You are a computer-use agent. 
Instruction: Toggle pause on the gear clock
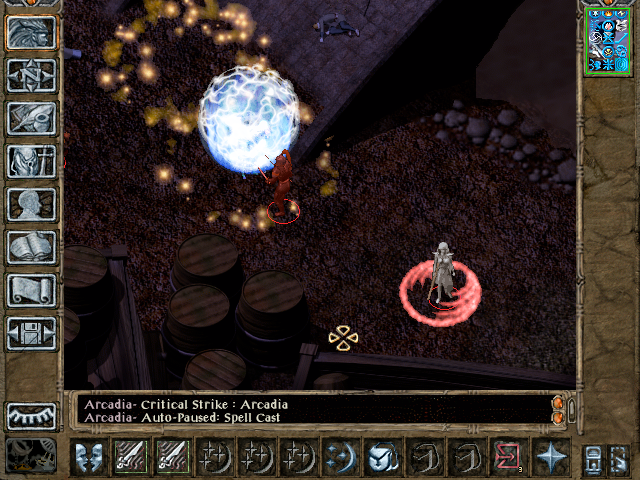pyautogui.click(x=30, y=453)
